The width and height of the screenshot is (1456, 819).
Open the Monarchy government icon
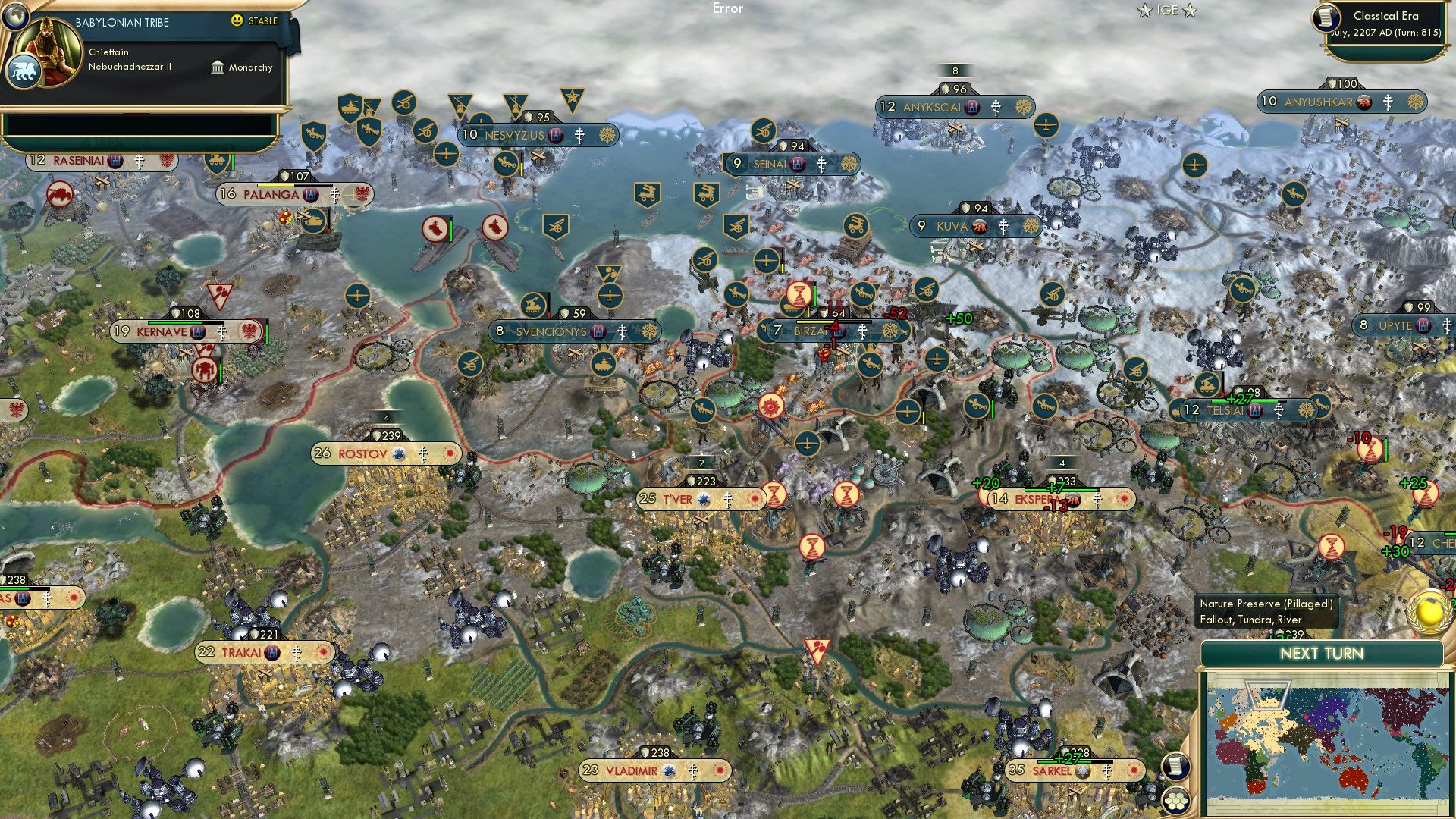pos(218,68)
